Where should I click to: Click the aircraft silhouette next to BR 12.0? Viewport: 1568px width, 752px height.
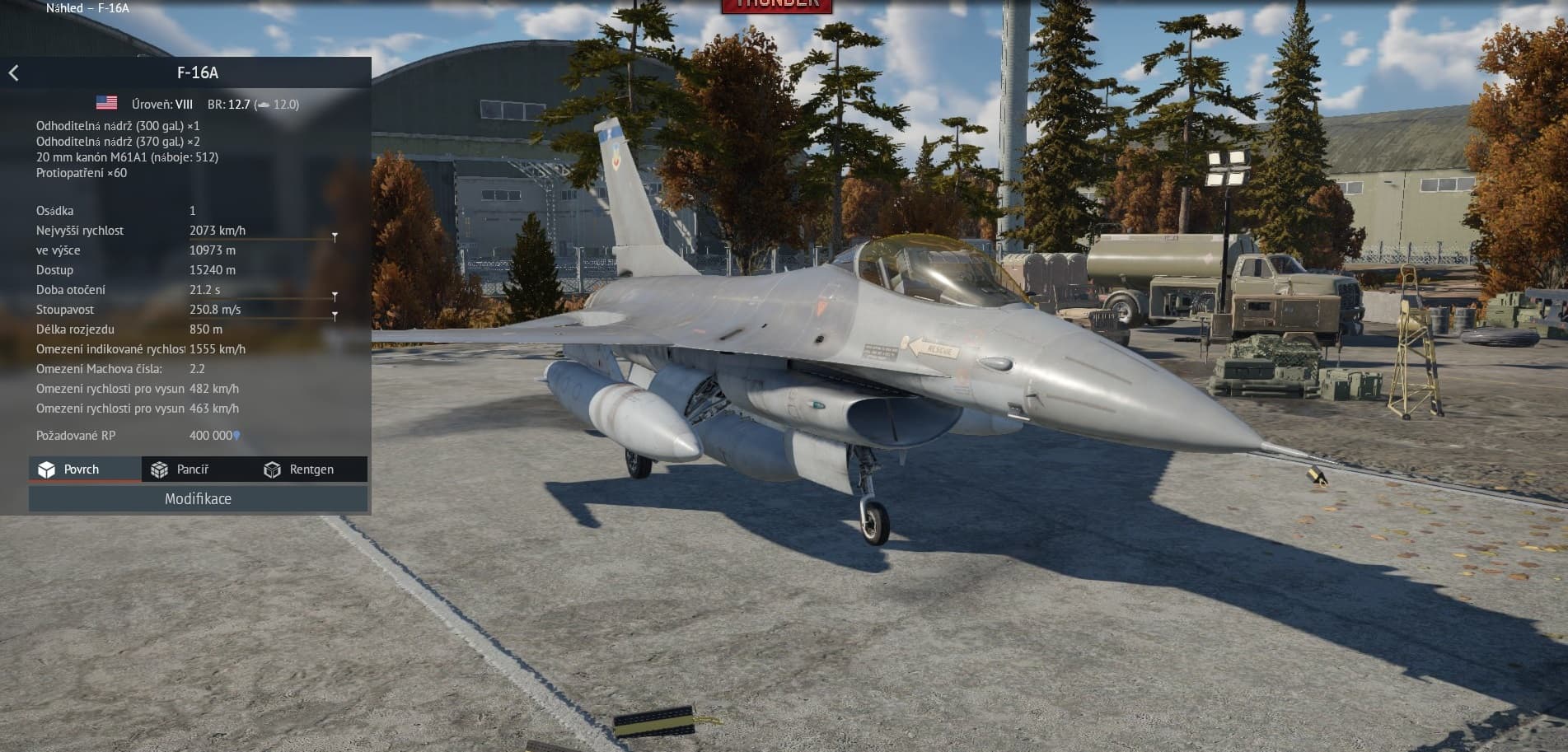[265, 105]
